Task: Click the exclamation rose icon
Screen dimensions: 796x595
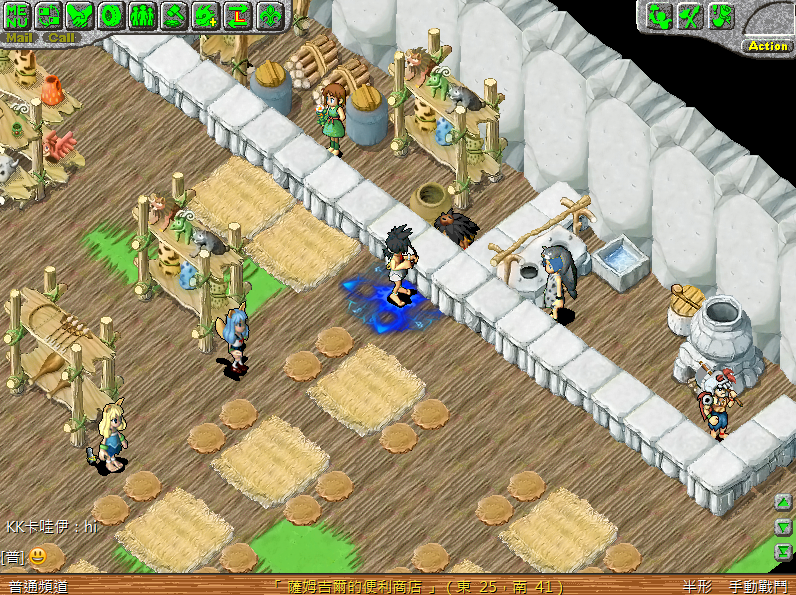Action: pyautogui.click(x=721, y=16)
